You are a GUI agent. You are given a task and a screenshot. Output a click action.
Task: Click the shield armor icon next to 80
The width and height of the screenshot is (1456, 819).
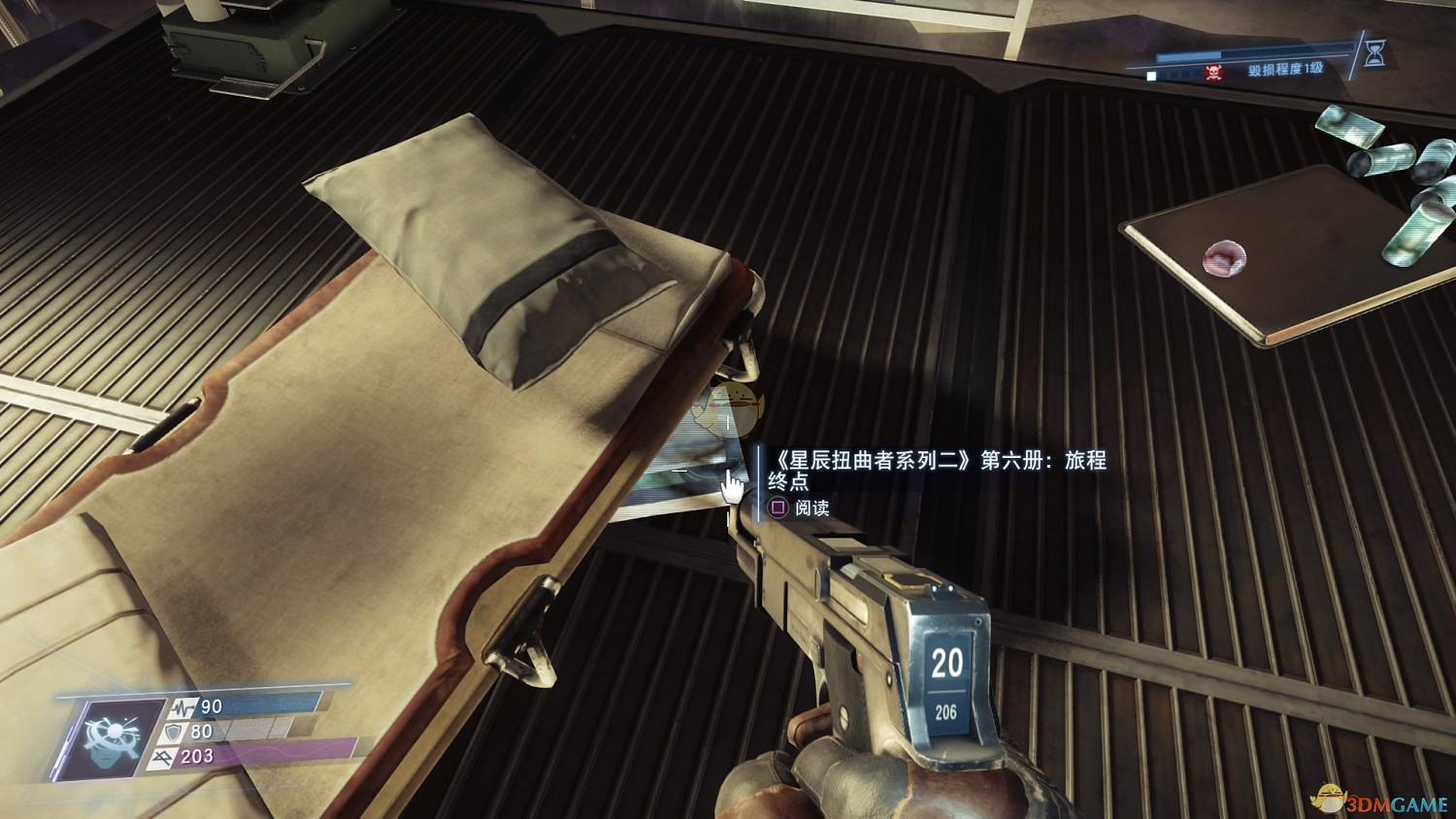pos(174,731)
